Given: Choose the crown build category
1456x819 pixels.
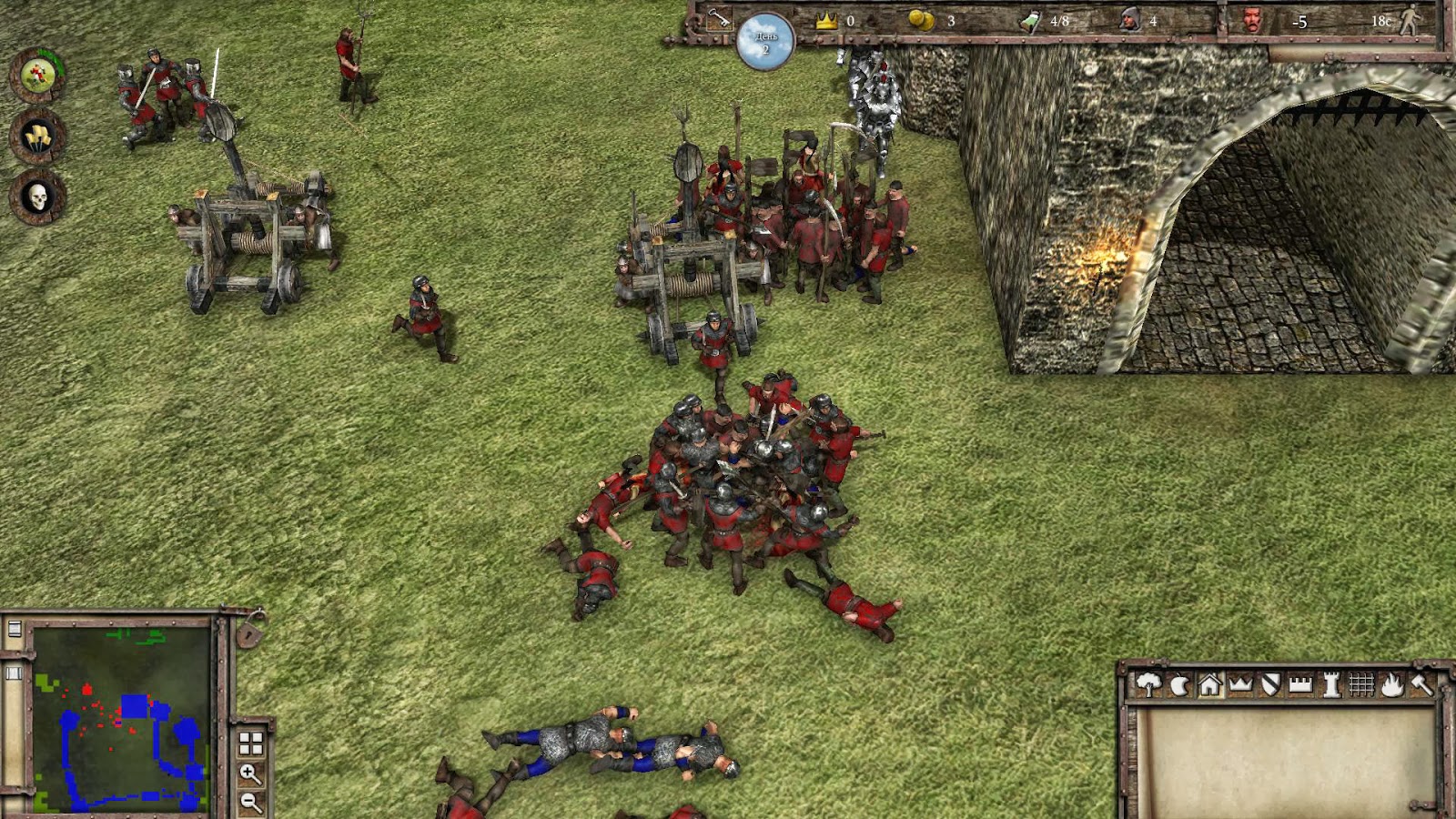Looking at the screenshot, I should pos(1240,685).
